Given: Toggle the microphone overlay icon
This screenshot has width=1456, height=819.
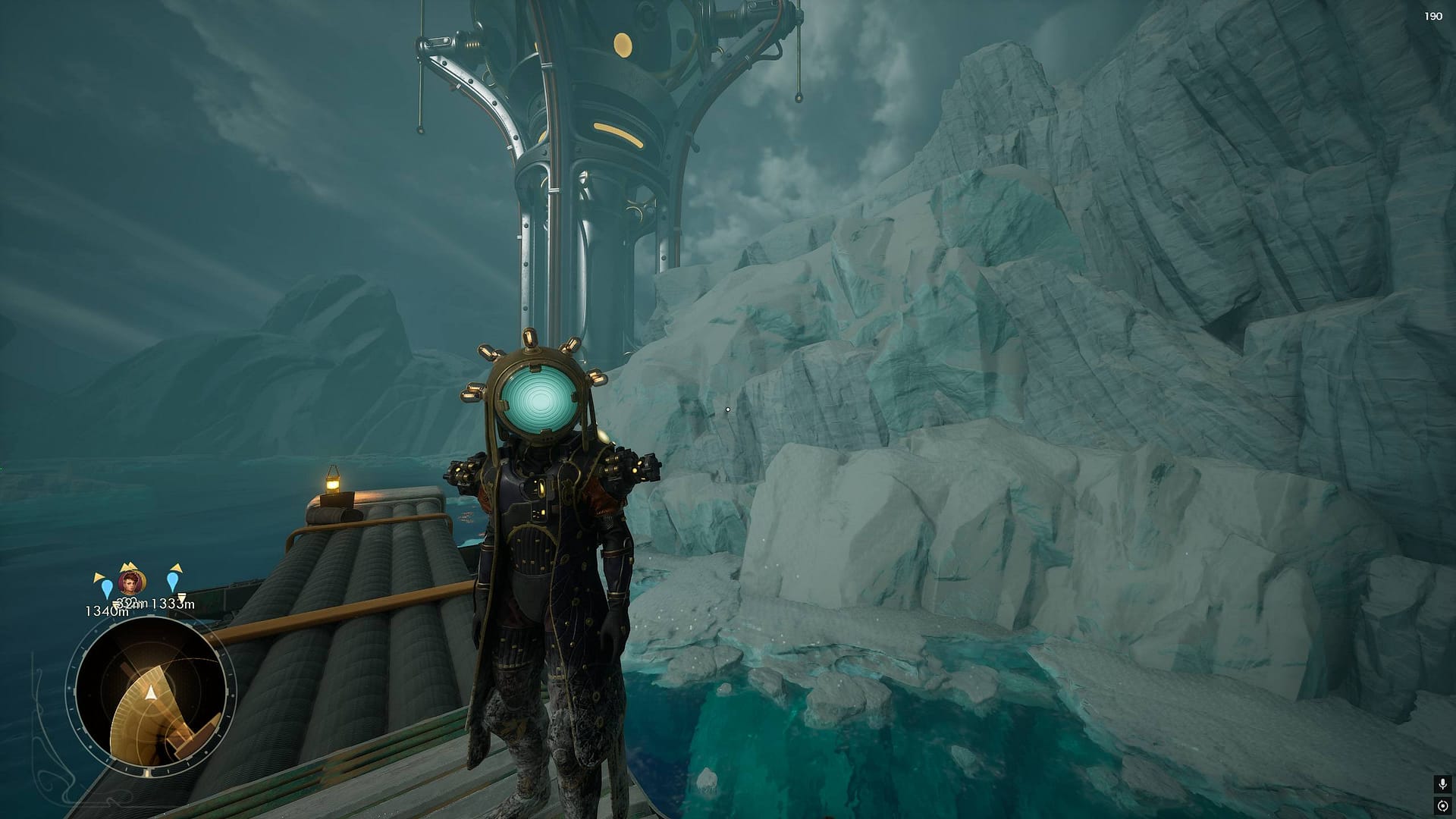Looking at the screenshot, I should (x=1442, y=783).
